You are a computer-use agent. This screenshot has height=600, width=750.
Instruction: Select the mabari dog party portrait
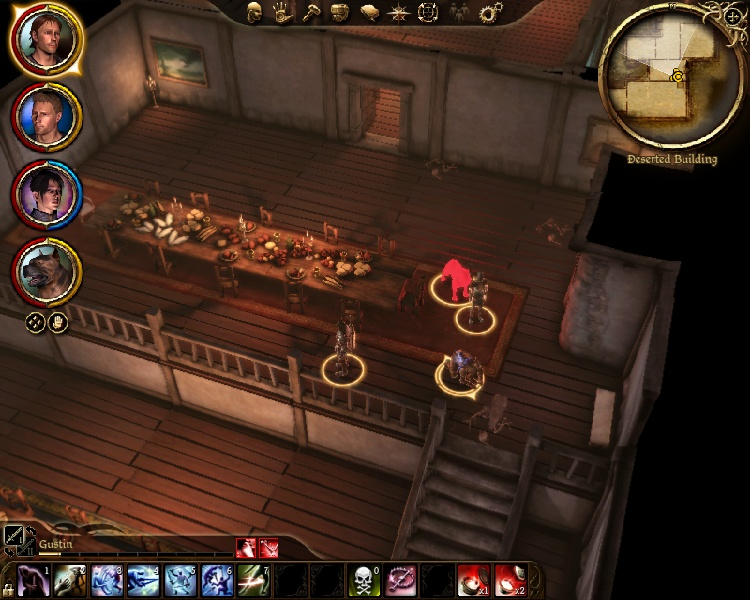tap(46, 272)
